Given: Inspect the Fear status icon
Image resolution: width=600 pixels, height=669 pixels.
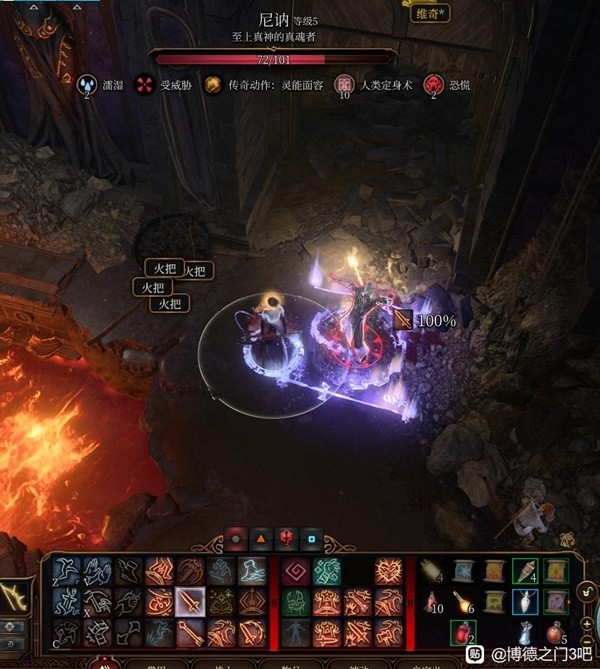Looking at the screenshot, I should pos(433,85).
